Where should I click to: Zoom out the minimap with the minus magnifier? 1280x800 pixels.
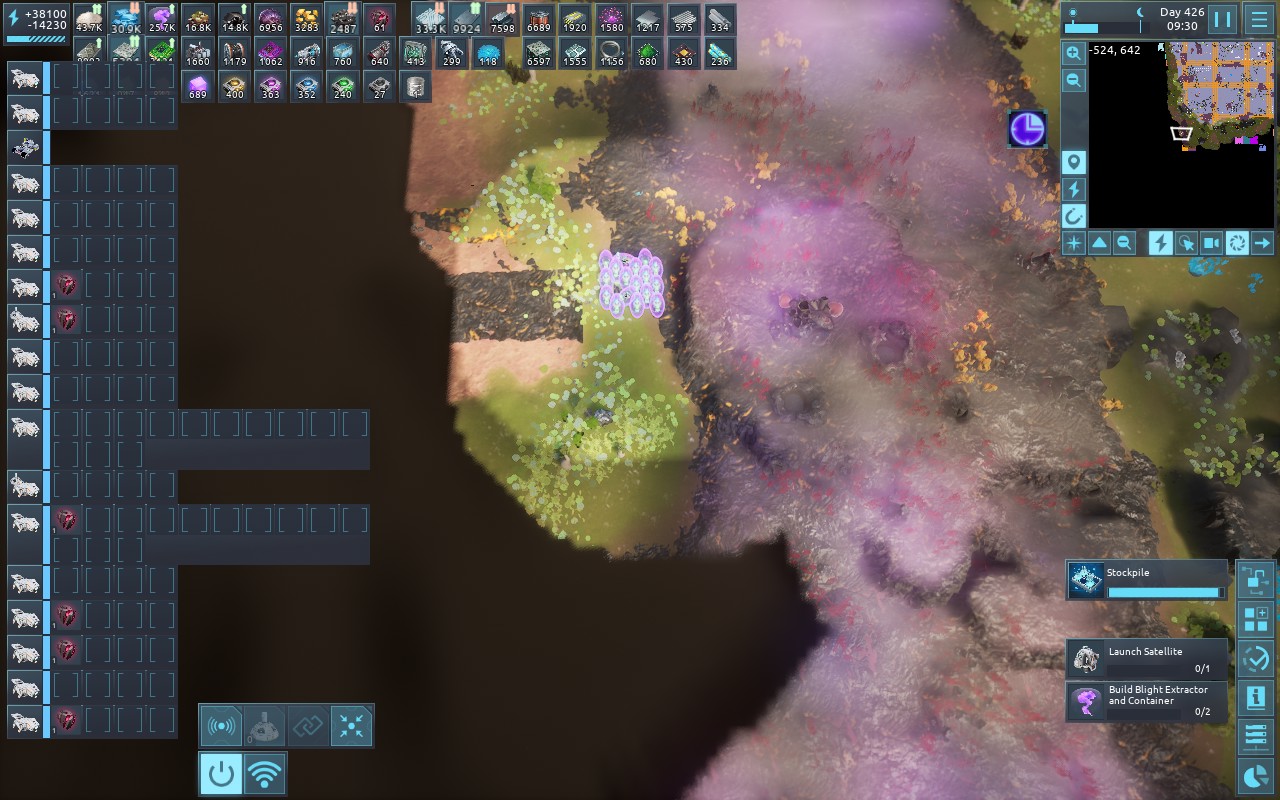1073,81
